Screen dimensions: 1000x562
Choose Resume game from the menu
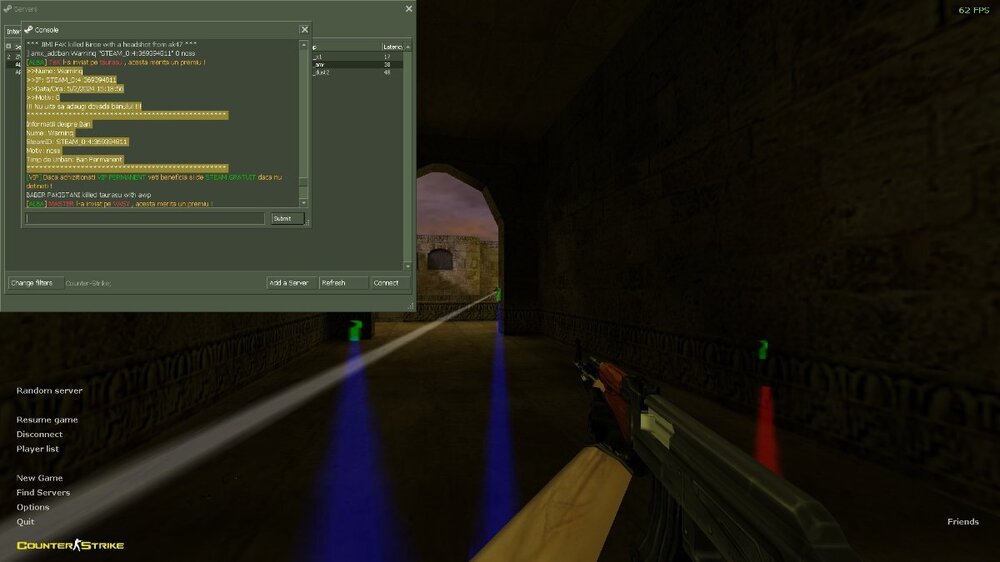click(x=47, y=420)
